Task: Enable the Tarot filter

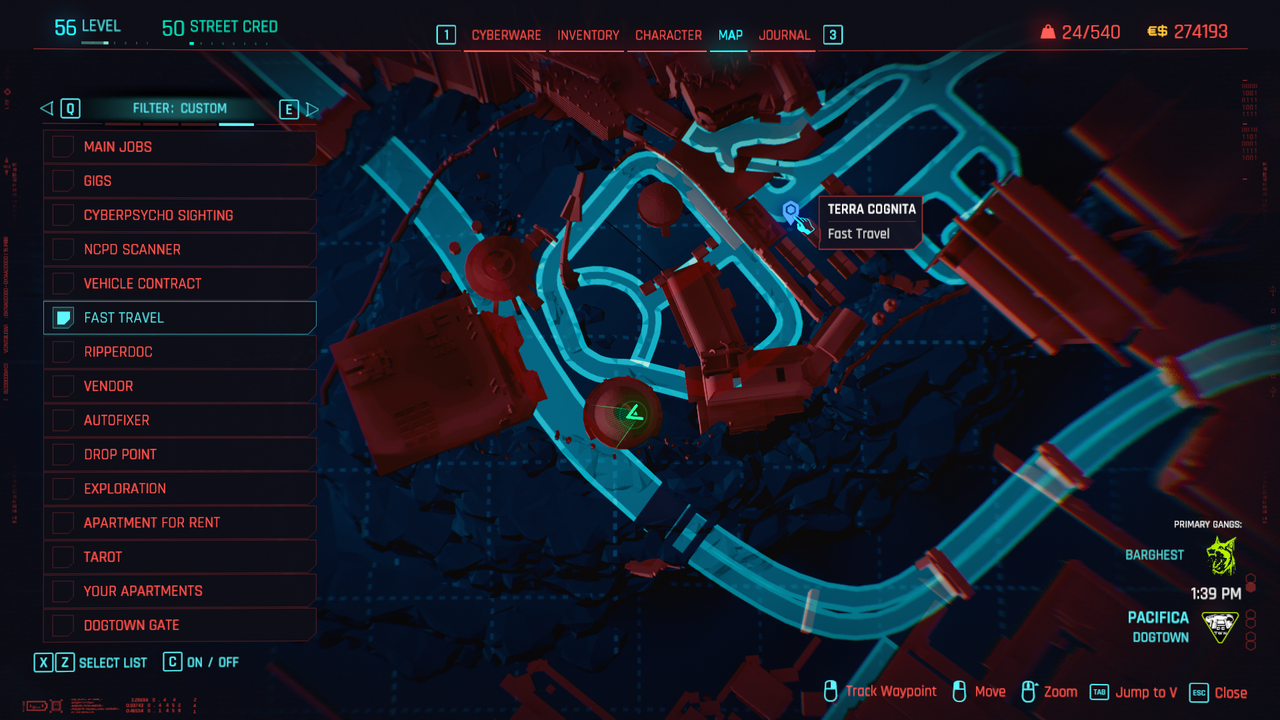Action: coord(63,557)
